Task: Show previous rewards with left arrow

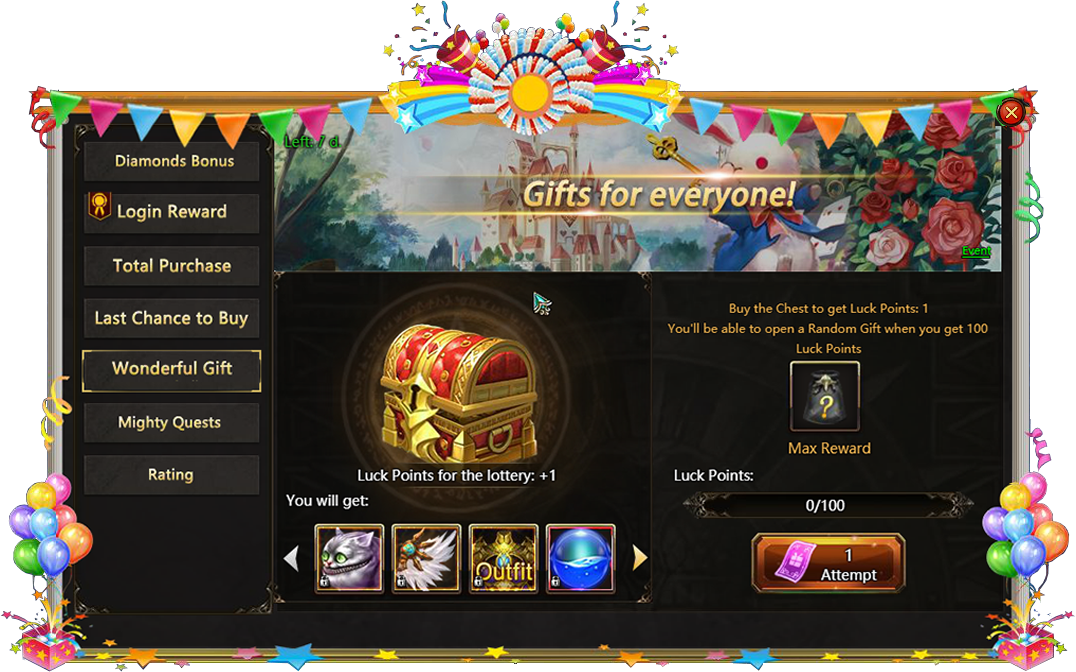Action: coord(292,558)
